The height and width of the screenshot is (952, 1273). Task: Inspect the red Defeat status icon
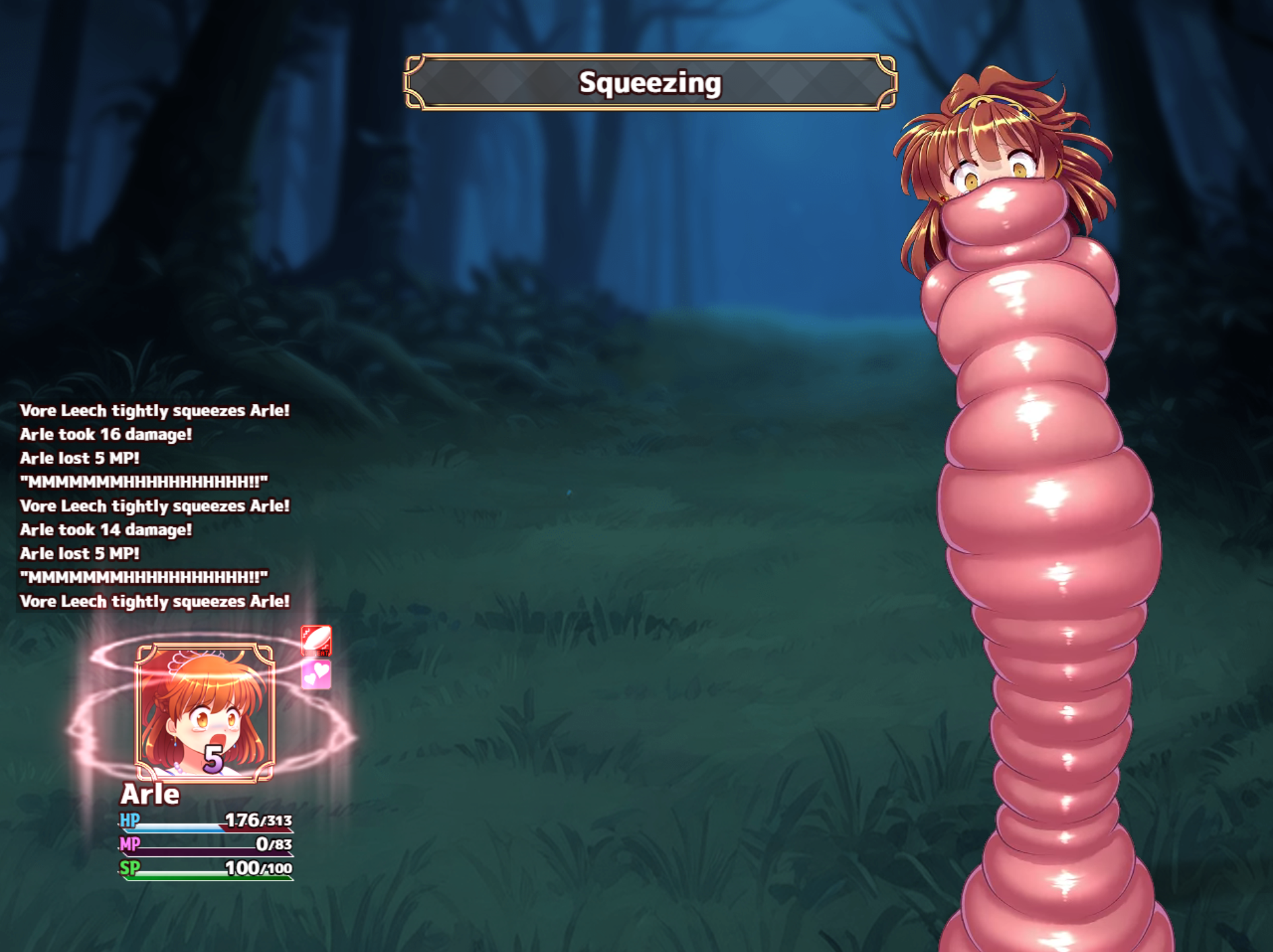pyautogui.click(x=316, y=640)
